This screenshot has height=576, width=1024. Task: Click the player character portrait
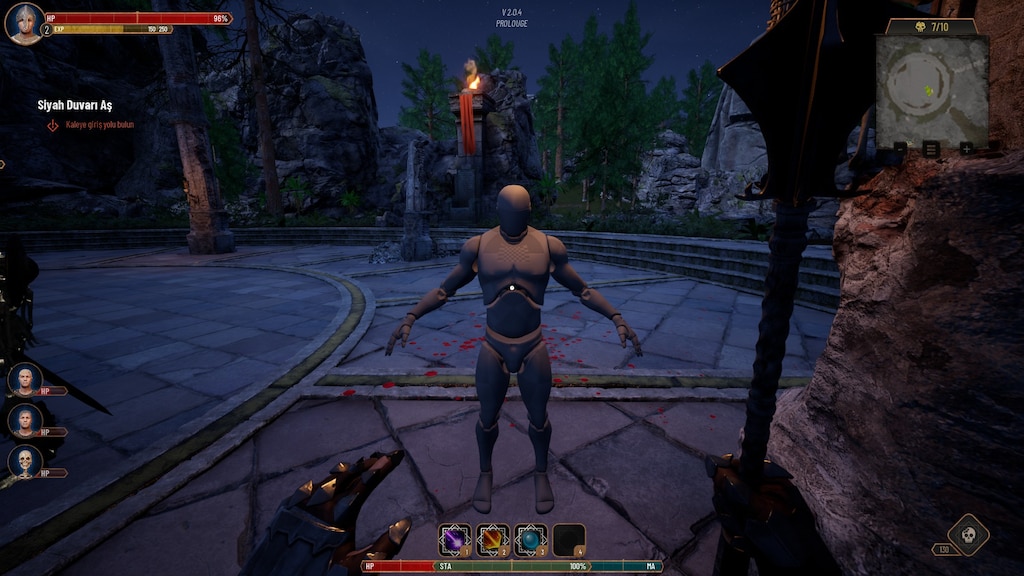(24, 23)
